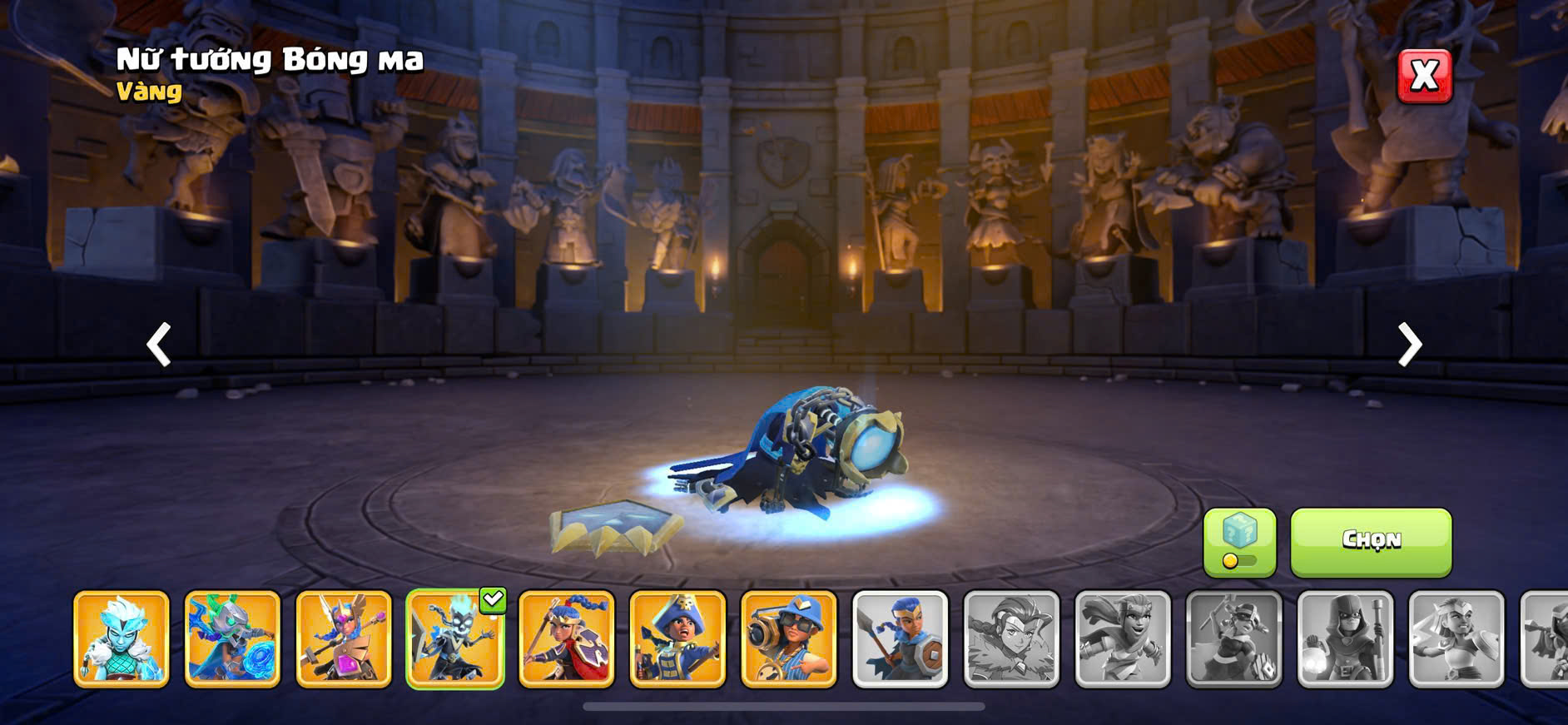Select the checked ghost skull skin
1568x725 pixels.
pos(455,639)
